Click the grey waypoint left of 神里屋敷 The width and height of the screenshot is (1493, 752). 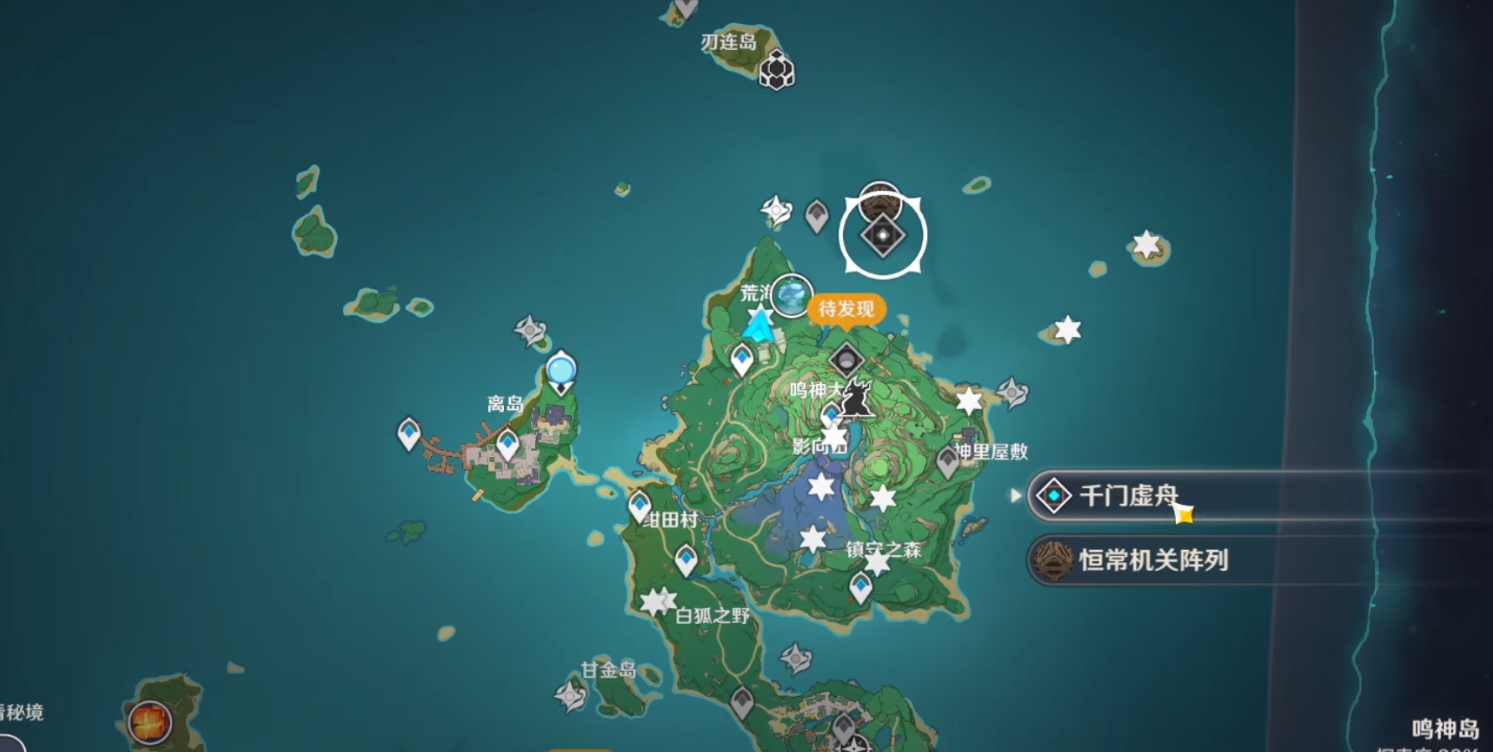pyautogui.click(x=948, y=462)
